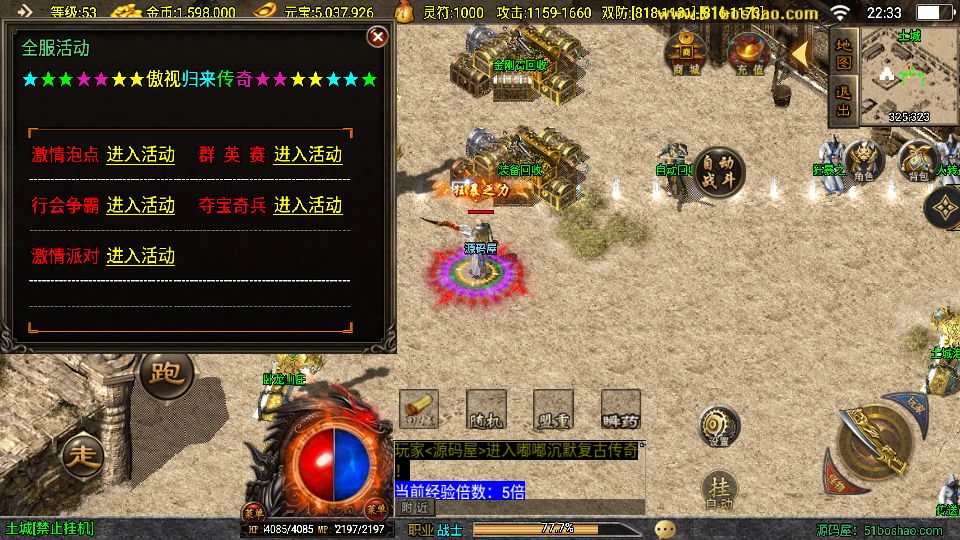Image resolution: width=960 pixels, height=540 pixels.
Task: Tap the 退出 exit button
Action: point(843,102)
